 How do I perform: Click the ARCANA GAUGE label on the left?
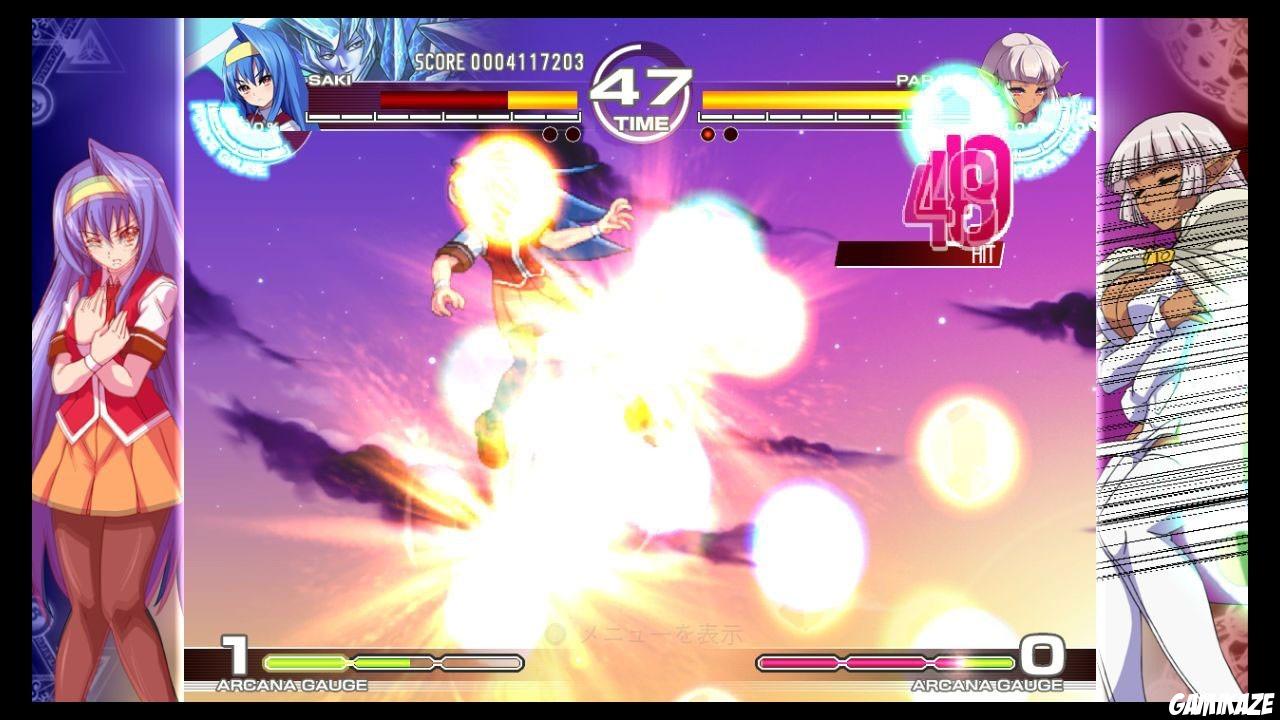pos(293,686)
